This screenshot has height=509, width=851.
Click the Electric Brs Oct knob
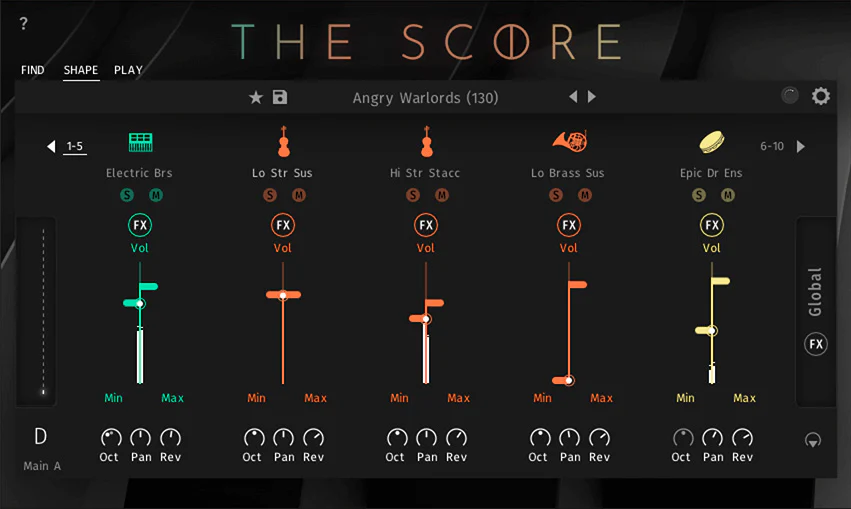pos(110,438)
